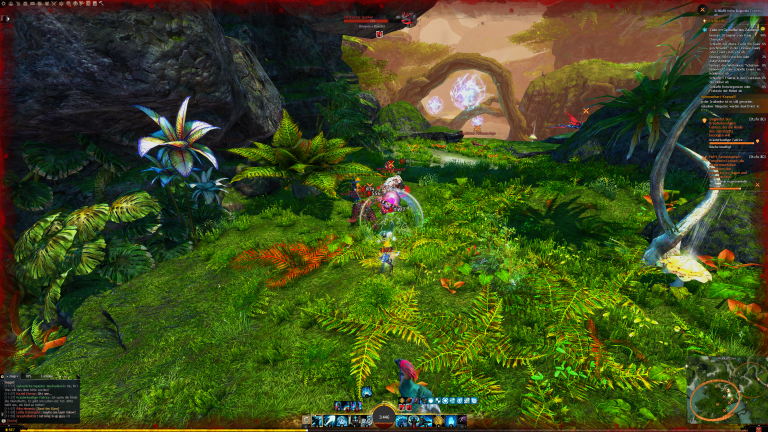768x432 pixels.
Task: Select the first orange event in the tracker
Action: click(721, 118)
